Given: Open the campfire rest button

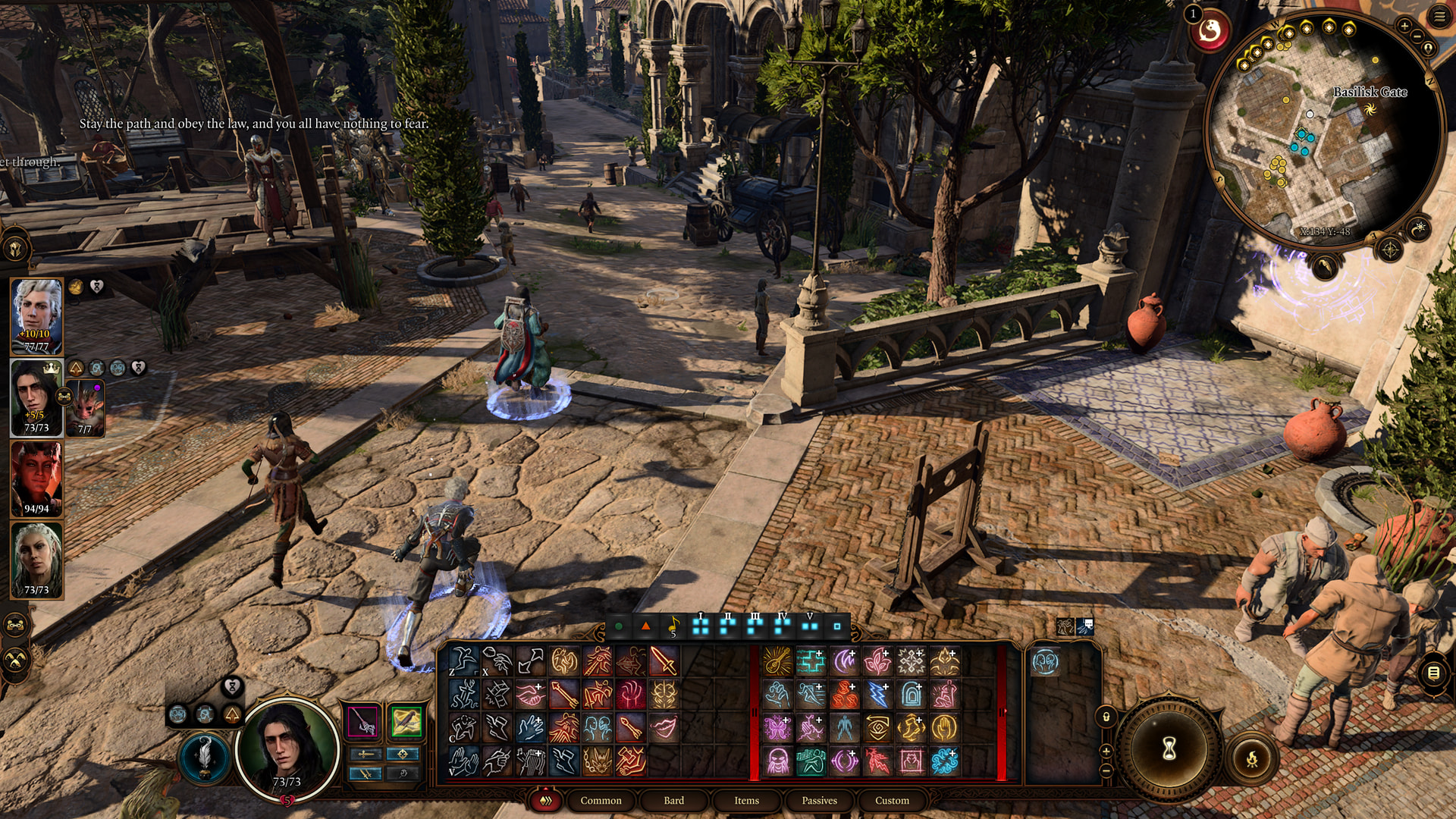Looking at the screenshot, I should 1252,758.
